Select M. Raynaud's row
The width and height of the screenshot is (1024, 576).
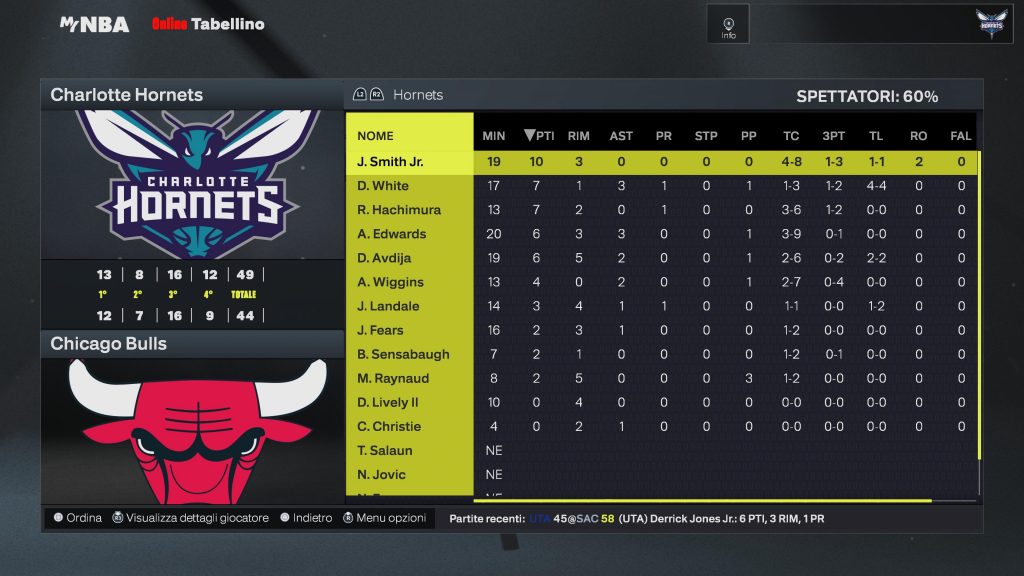[x=393, y=378]
